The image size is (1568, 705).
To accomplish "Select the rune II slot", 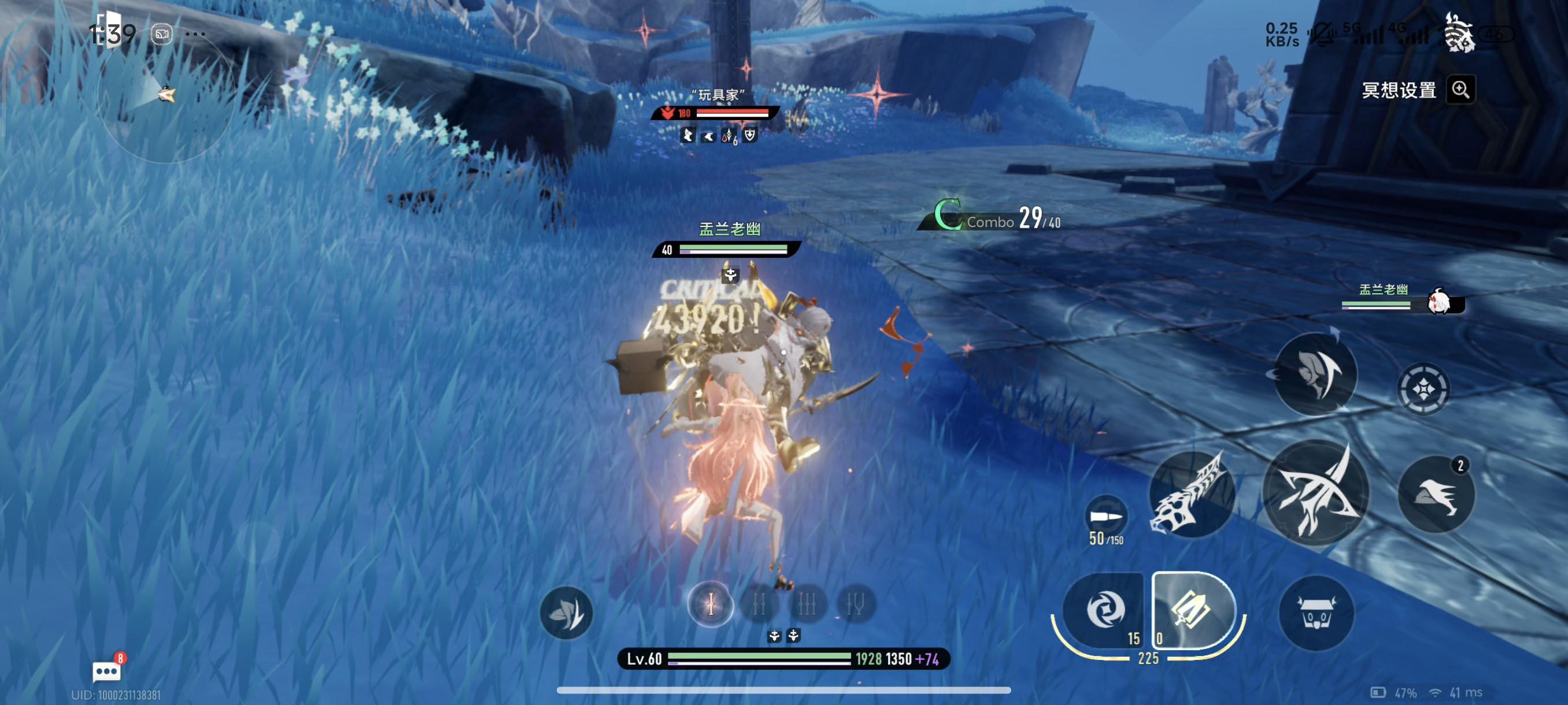I will (x=759, y=604).
